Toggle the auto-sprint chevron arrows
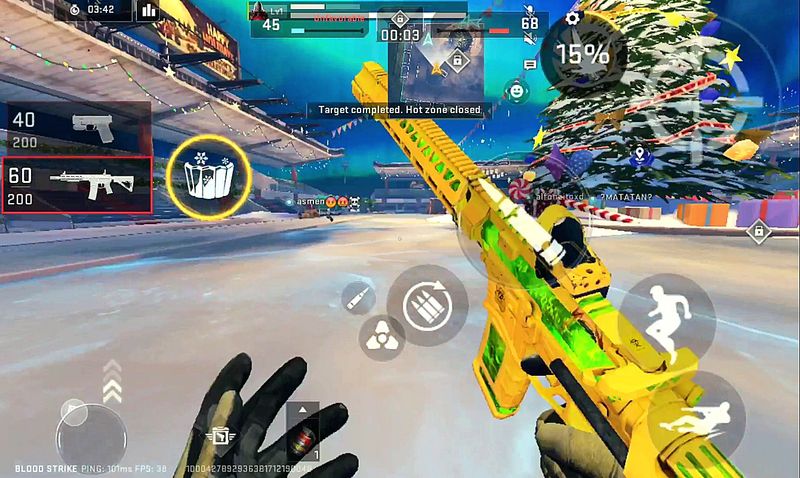The image size is (800, 478). pos(110,379)
